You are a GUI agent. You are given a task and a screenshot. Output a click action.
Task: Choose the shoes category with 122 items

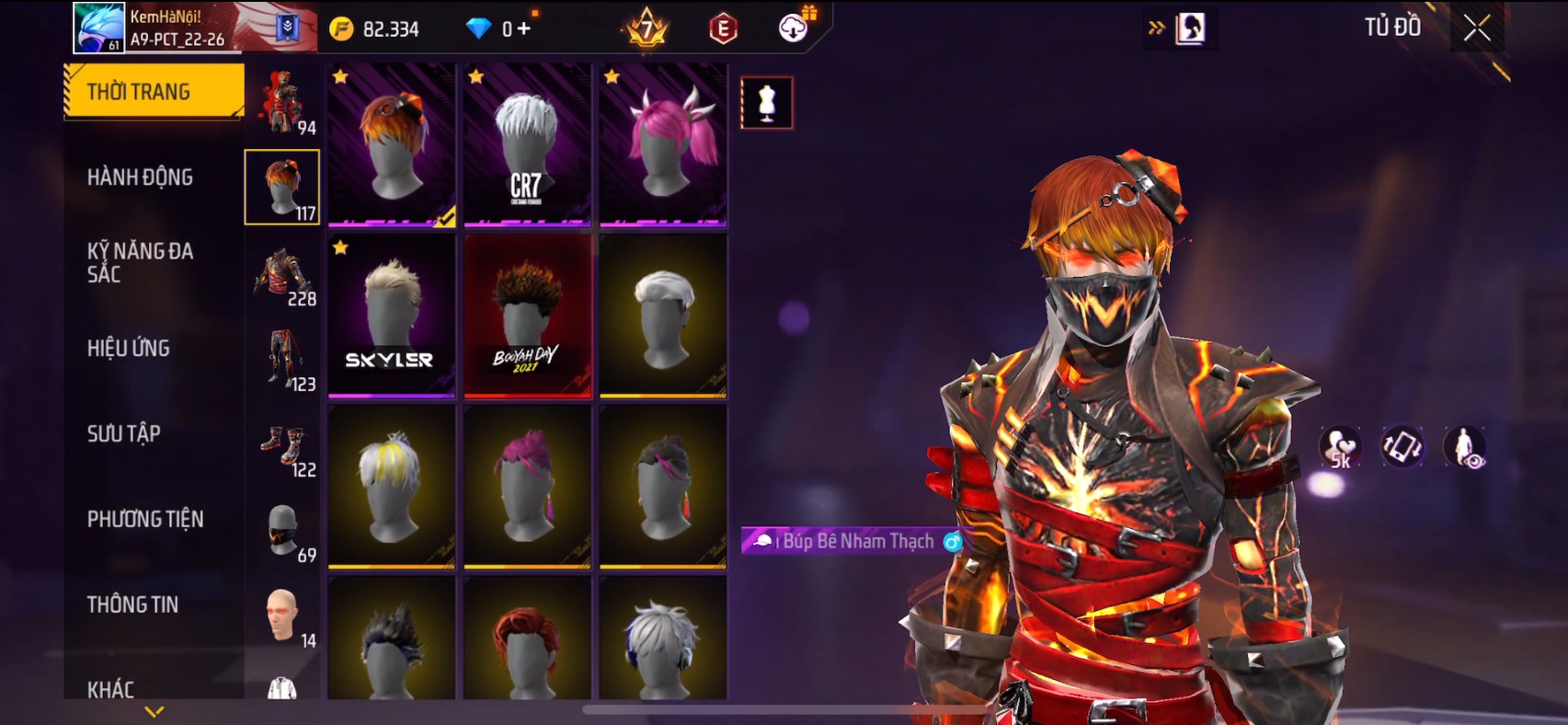coord(283,448)
